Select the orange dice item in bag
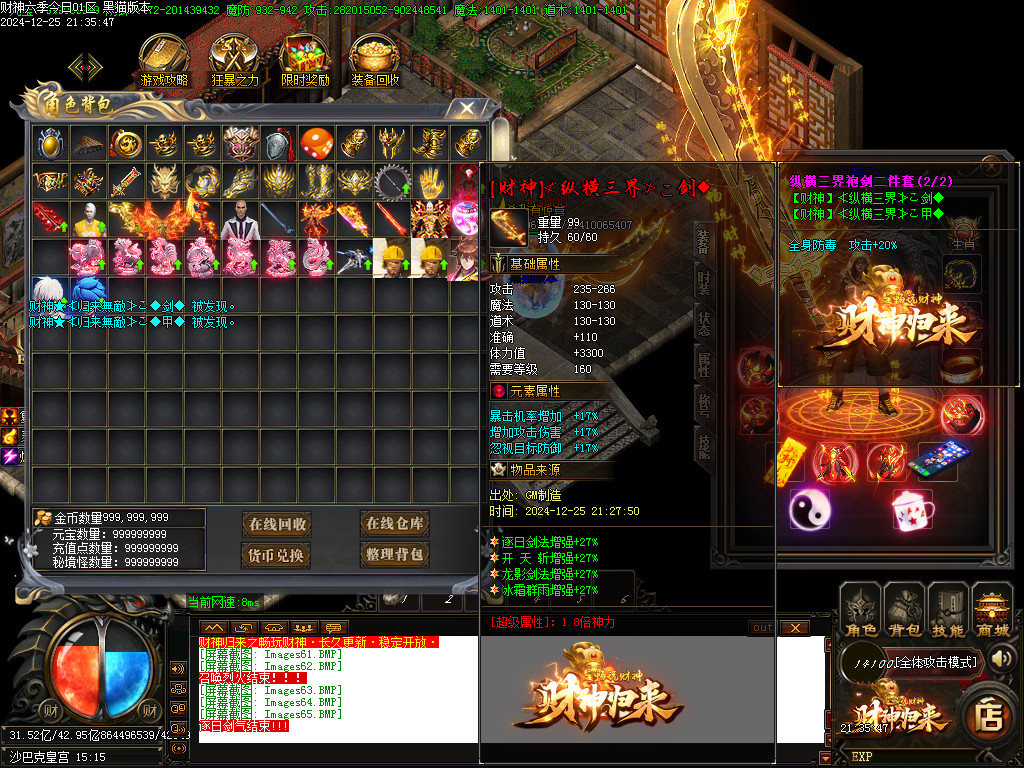The image size is (1024, 768). click(316, 143)
